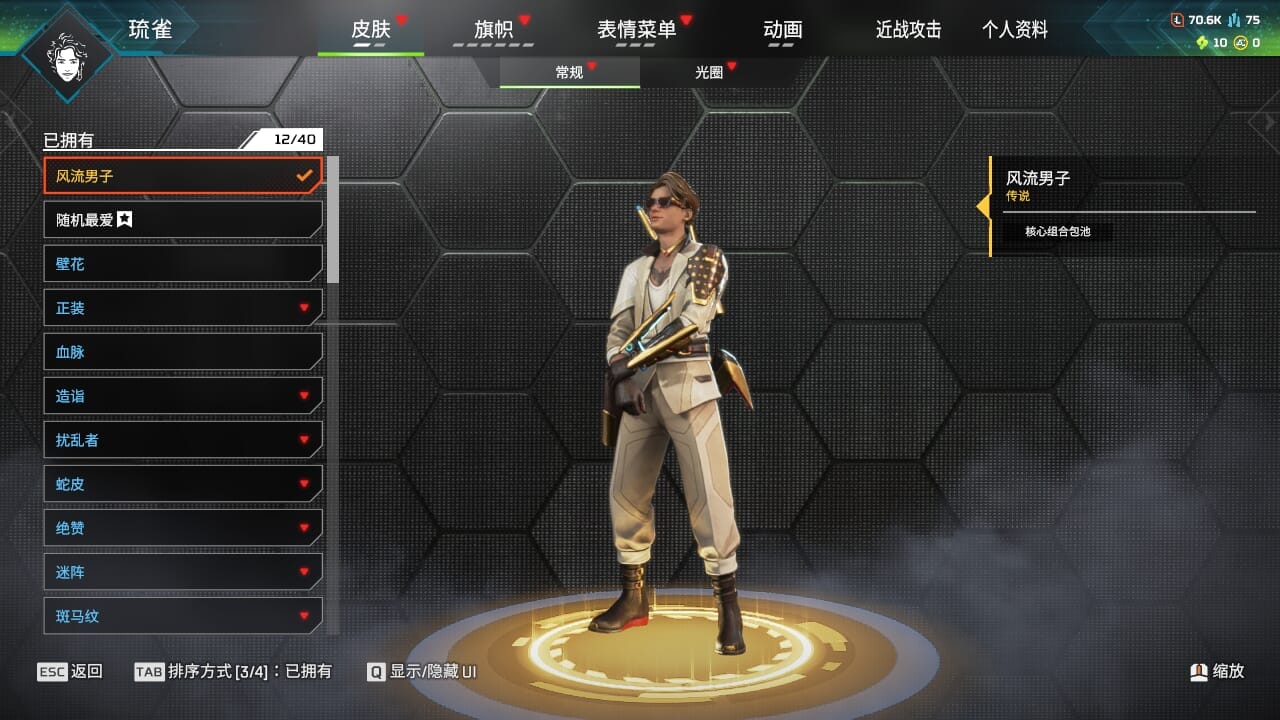
Task: Go to the 表情菜单 tab
Action: [636, 30]
